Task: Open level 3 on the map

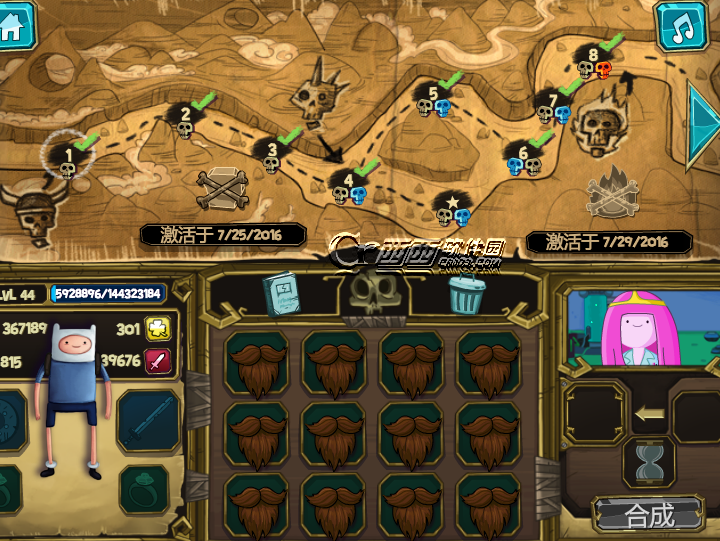Action: [x=271, y=155]
